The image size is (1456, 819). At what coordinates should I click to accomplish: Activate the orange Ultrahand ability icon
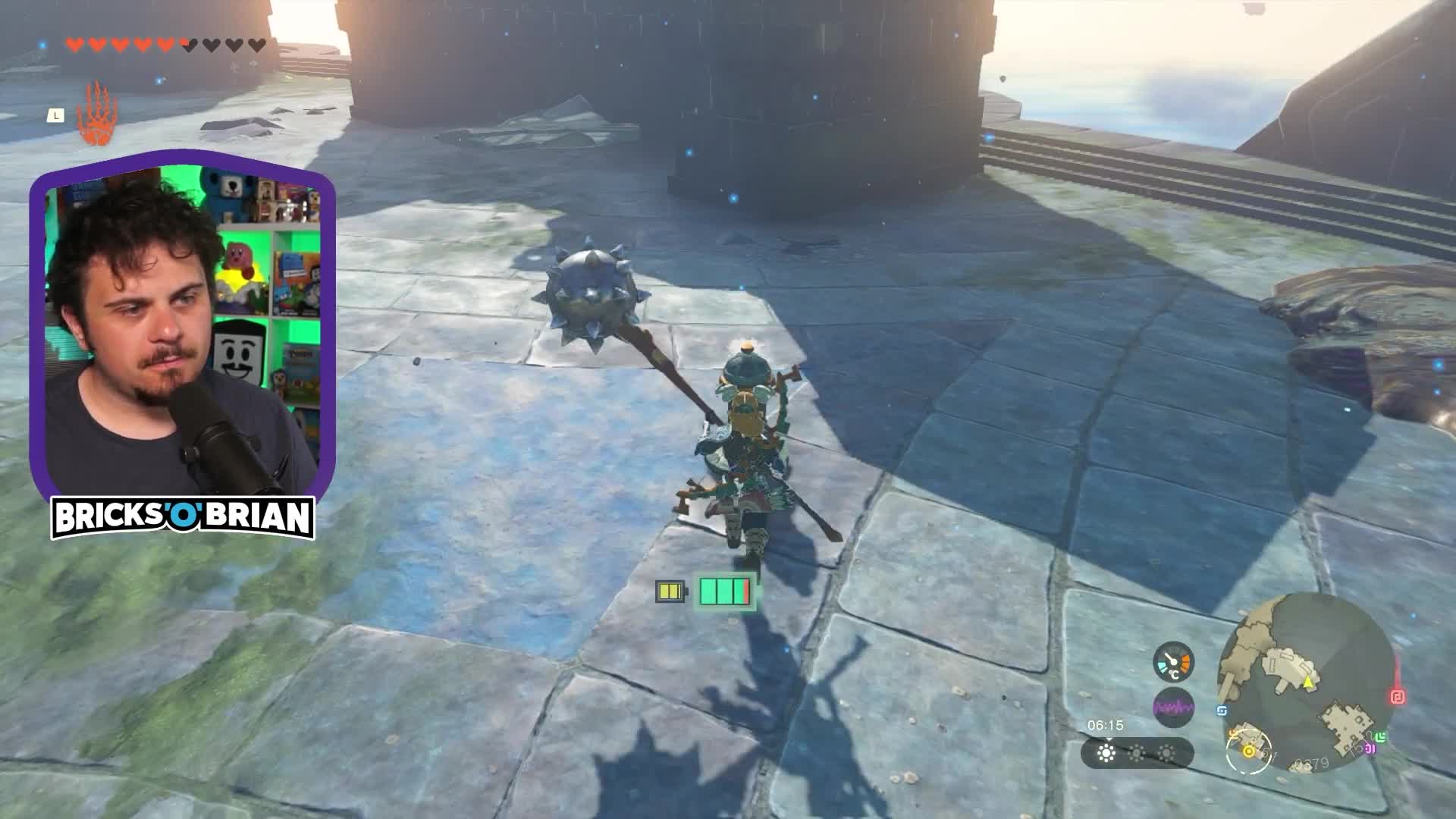(x=97, y=115)
